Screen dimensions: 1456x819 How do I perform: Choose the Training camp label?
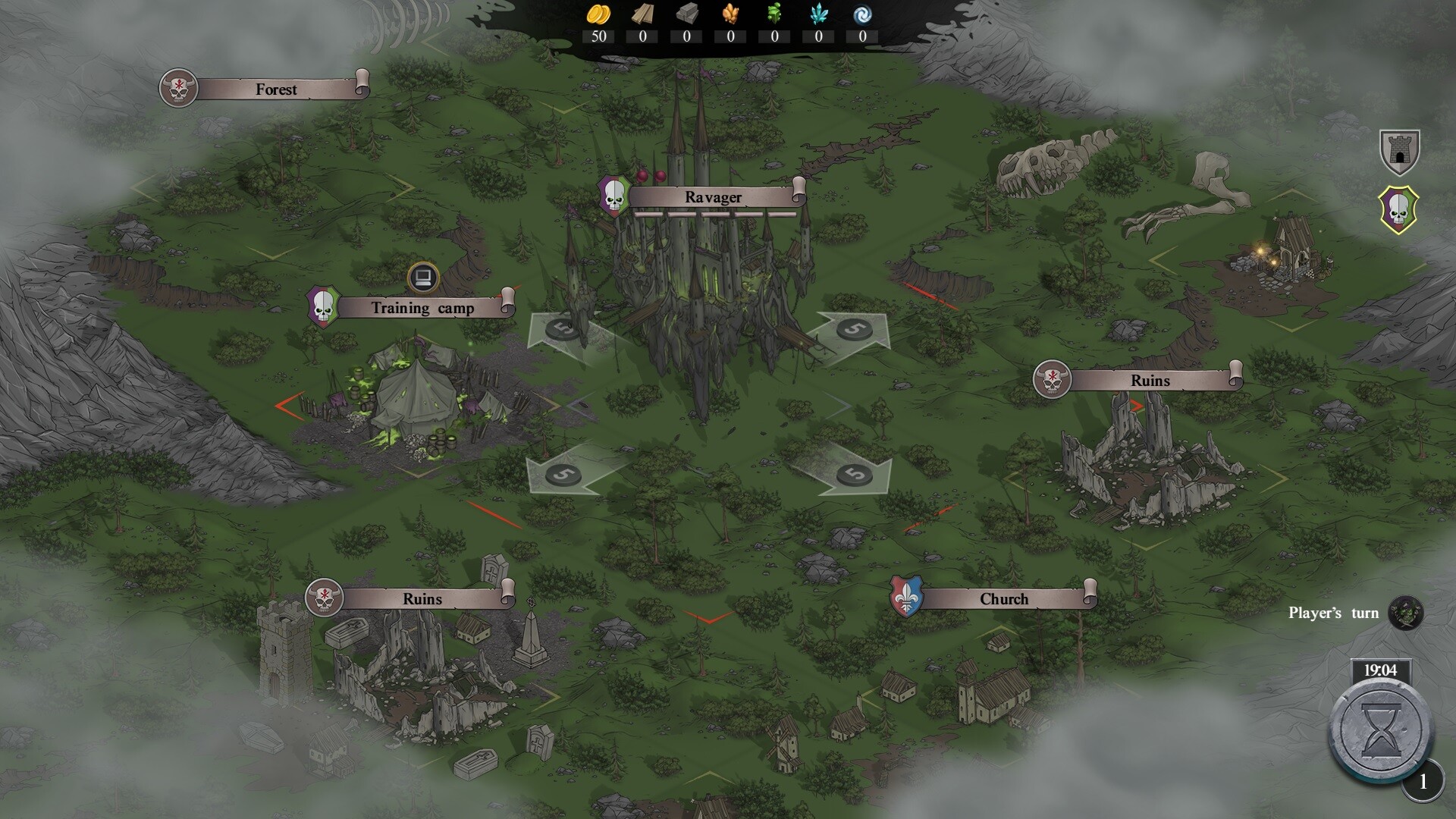tap(422, 308)
